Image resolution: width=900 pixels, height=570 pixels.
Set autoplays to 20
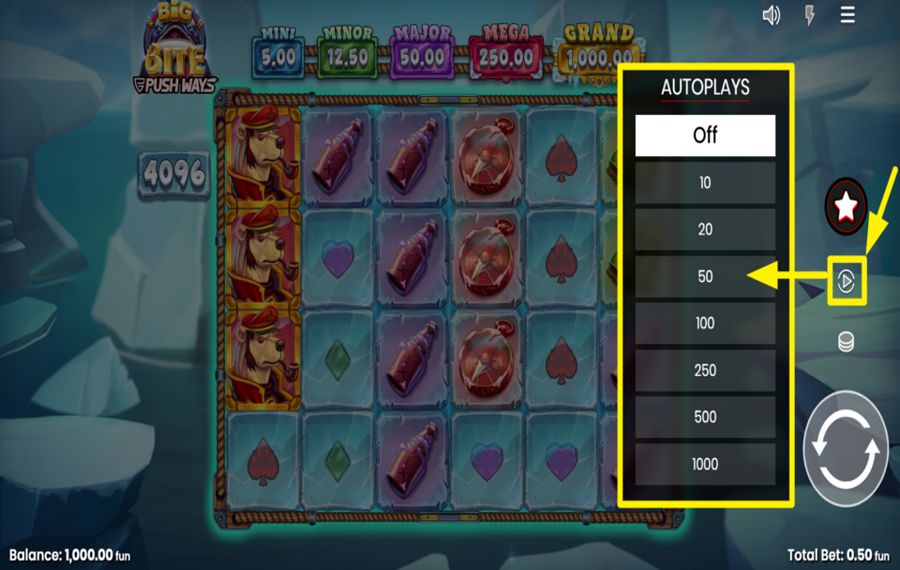(x=705, y=230)
